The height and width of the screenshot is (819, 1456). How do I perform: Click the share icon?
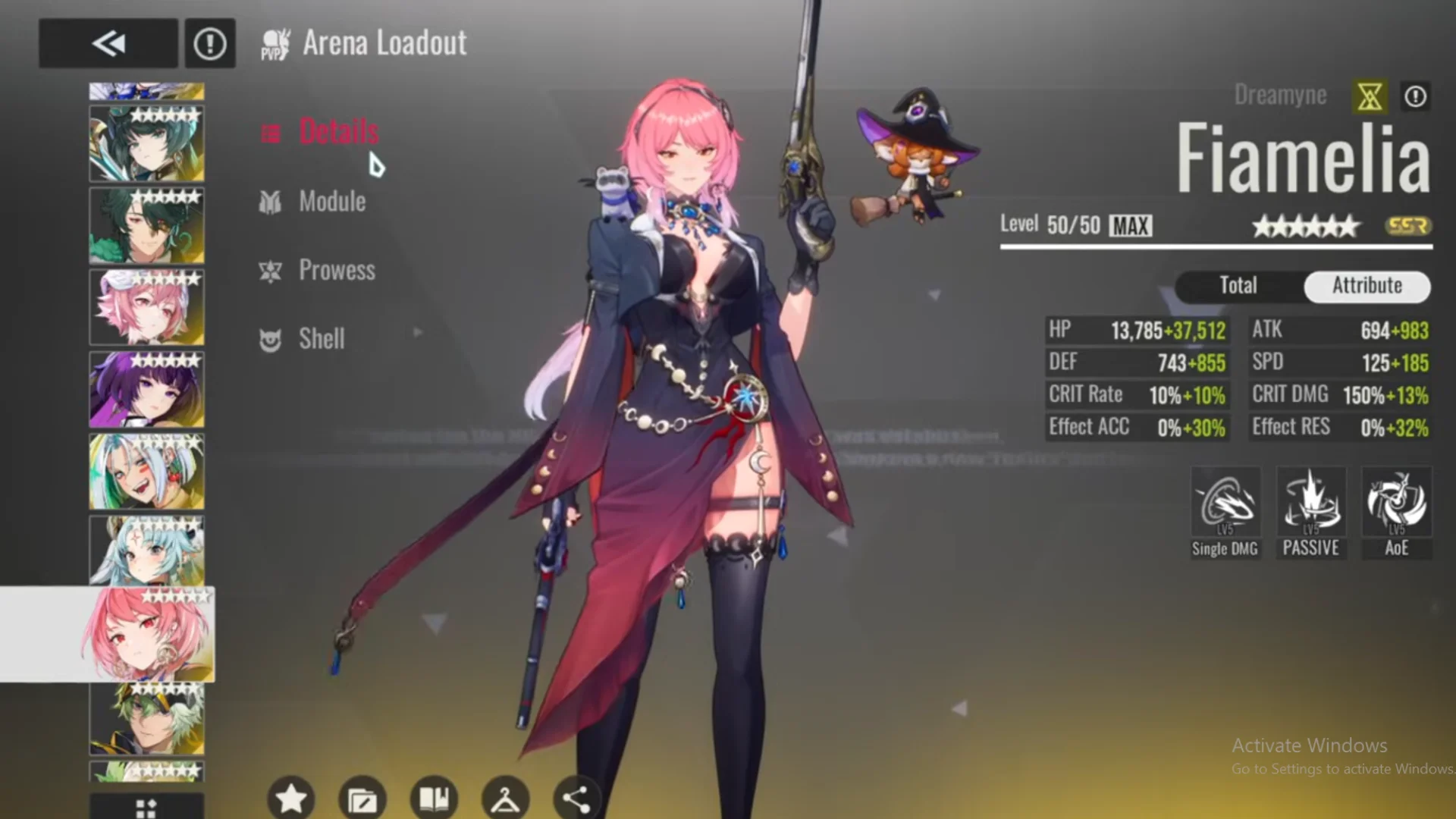576,797
